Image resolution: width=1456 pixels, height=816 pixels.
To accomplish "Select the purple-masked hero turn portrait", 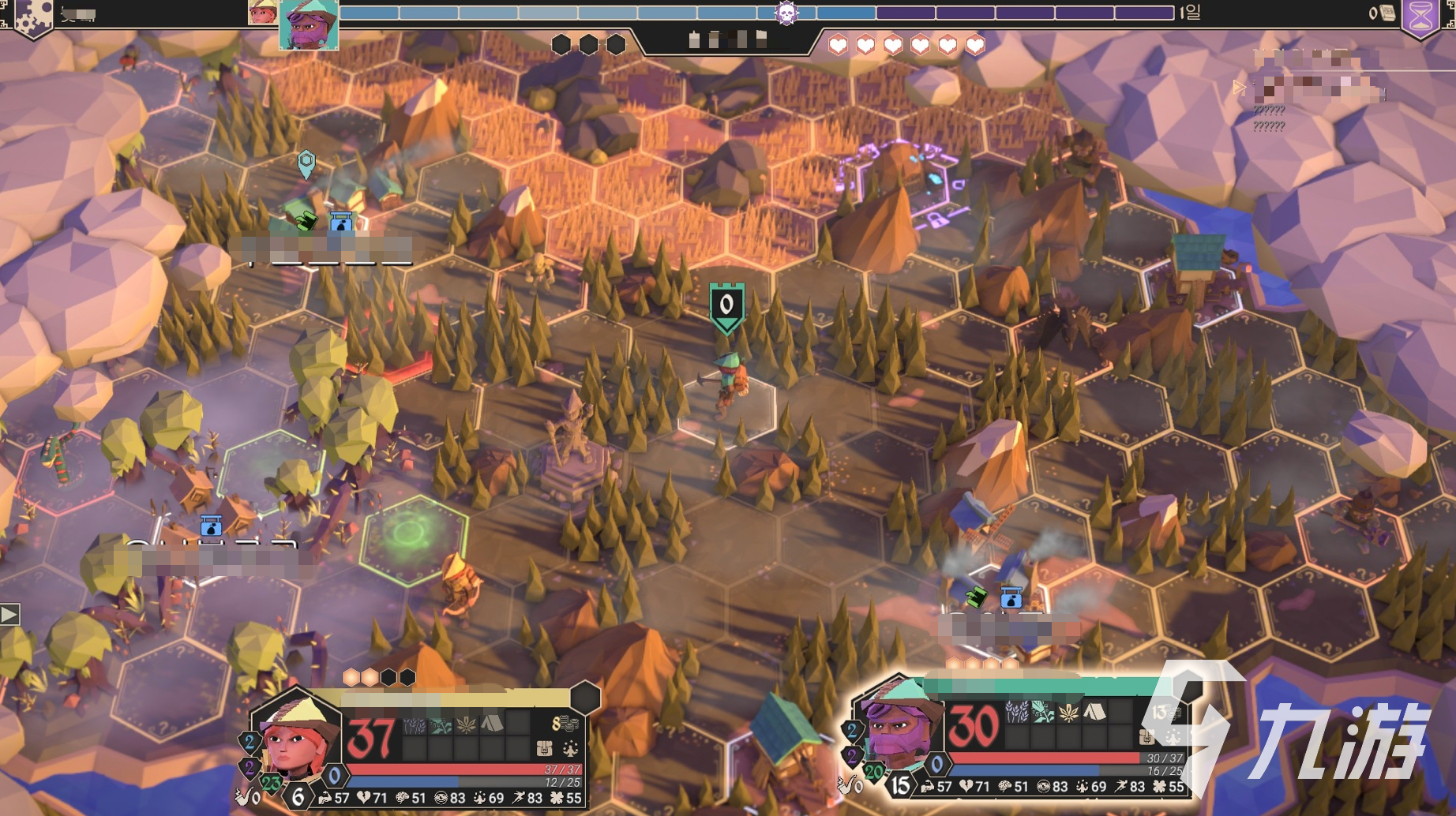I will (309, 24).
